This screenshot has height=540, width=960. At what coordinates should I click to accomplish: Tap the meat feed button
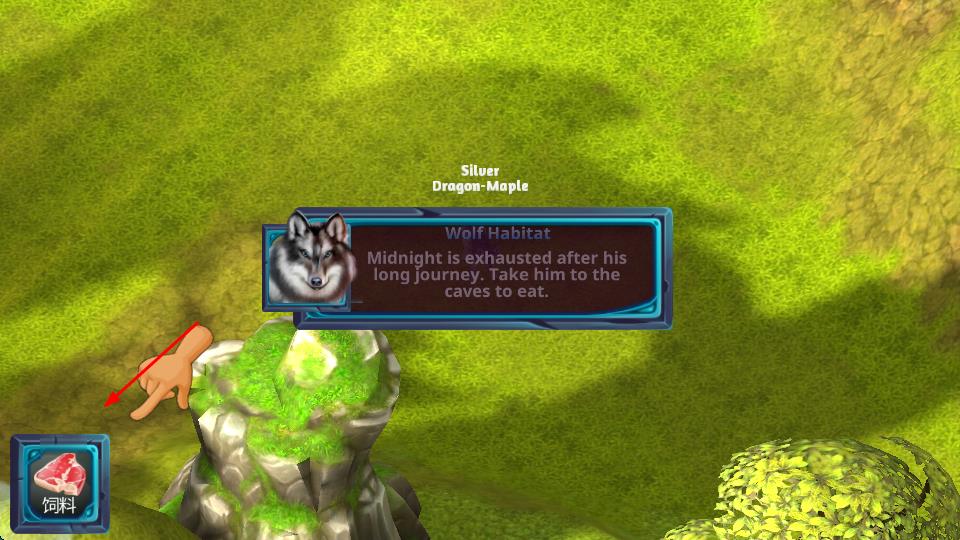(59, 483)
